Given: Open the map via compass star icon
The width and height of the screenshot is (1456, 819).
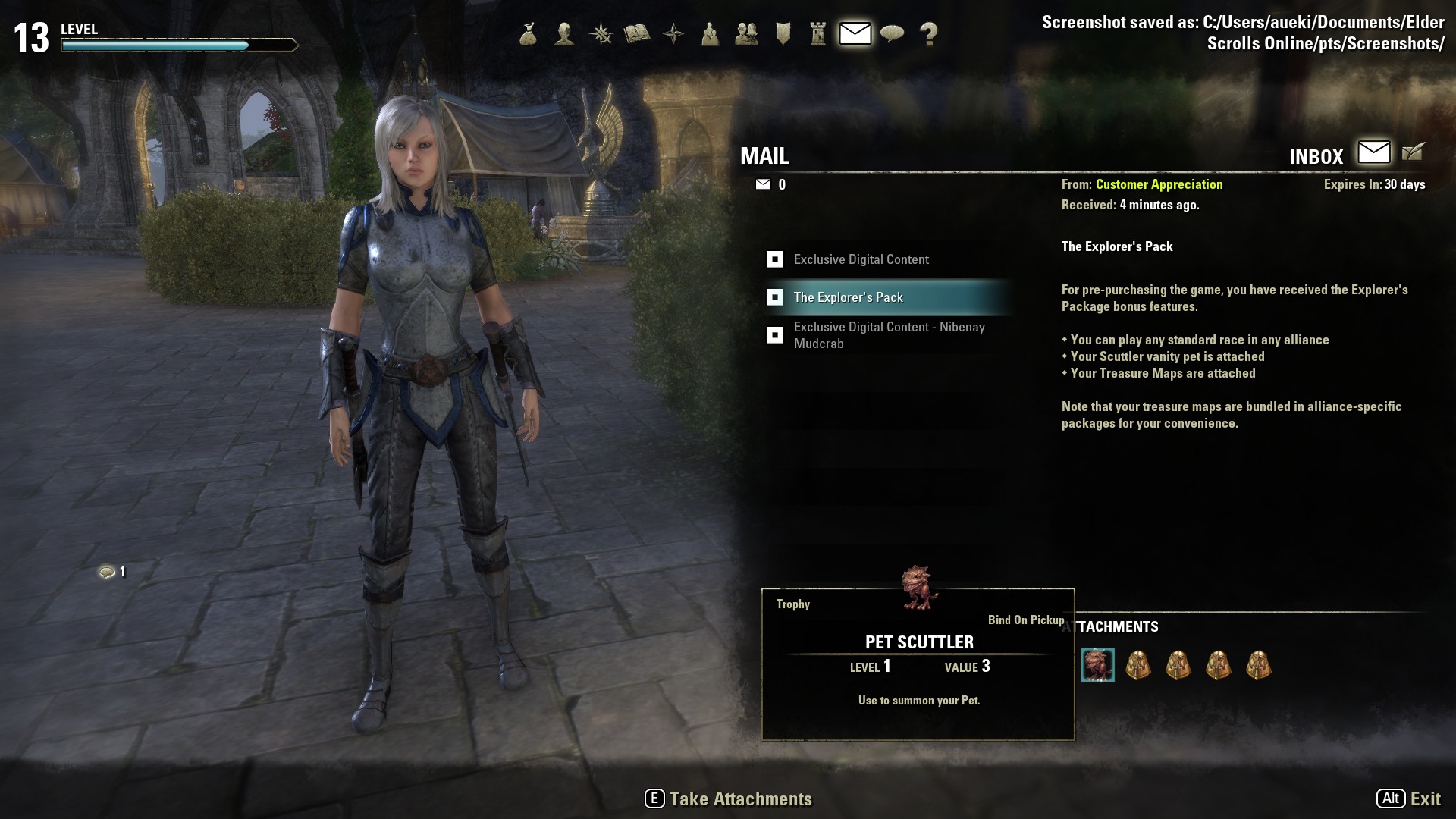Looking at the screenshot, I should coord(673,34).
